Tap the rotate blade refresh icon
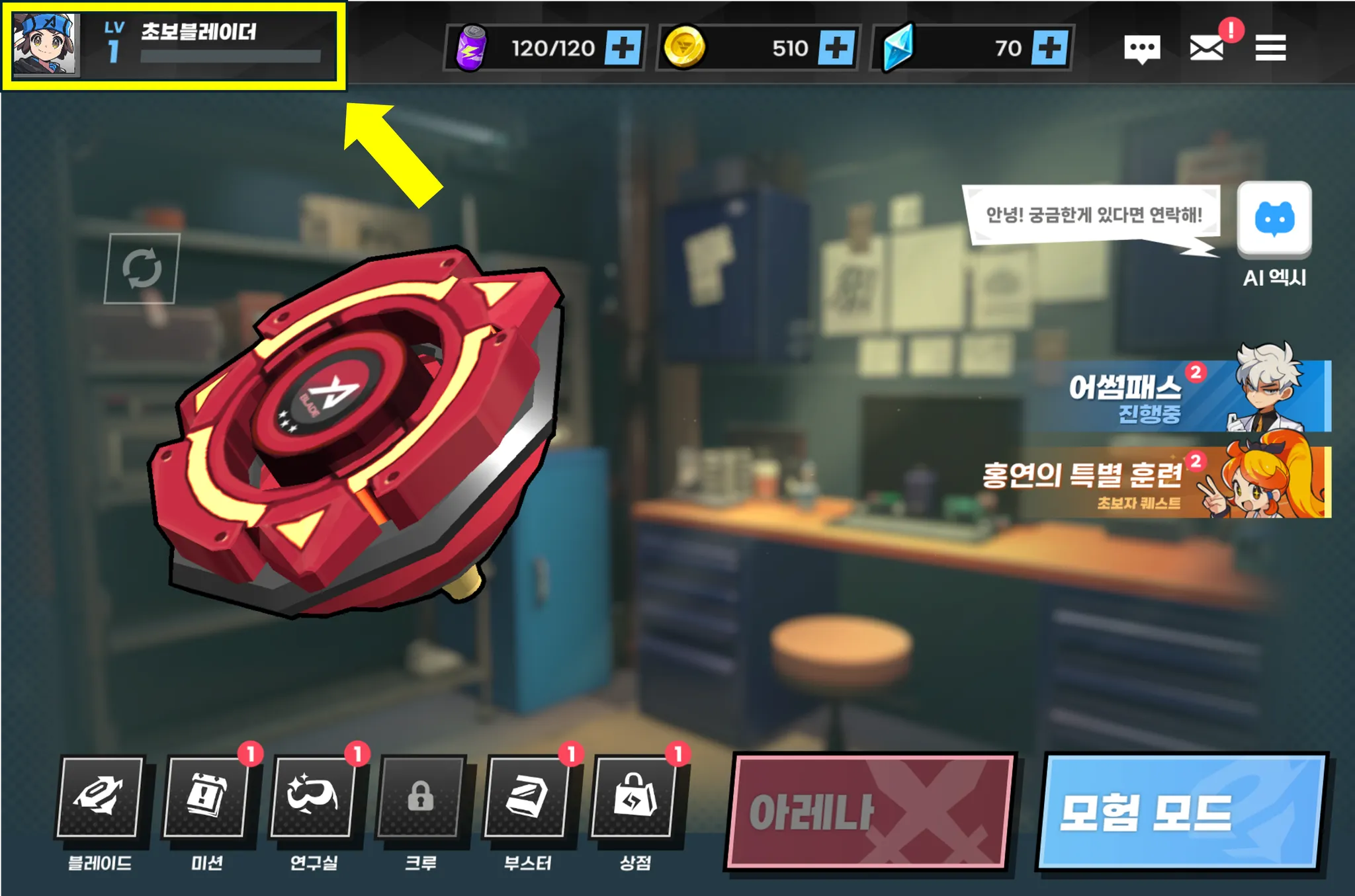Viewport: 1355px width, 896px height. [142, 268]
